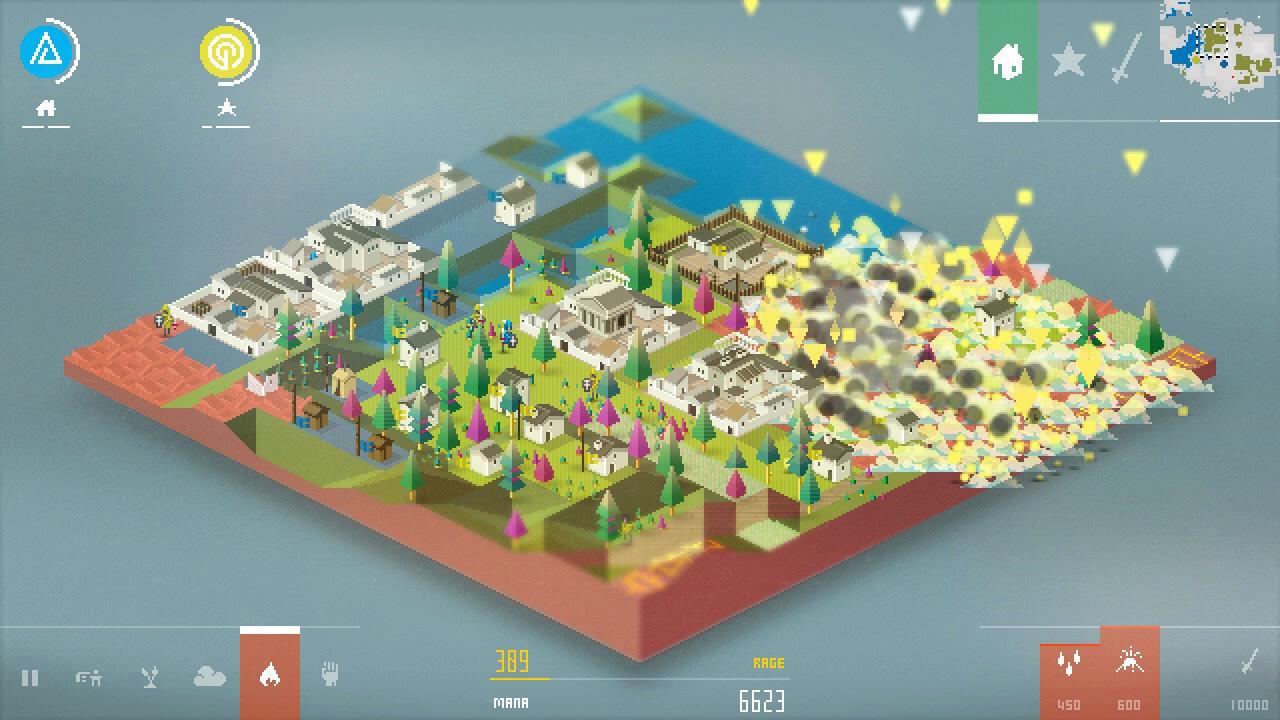Switch to the homes tab with house icon
1280x720 pixels.
pyautogui.click(x=1009, y=62)
